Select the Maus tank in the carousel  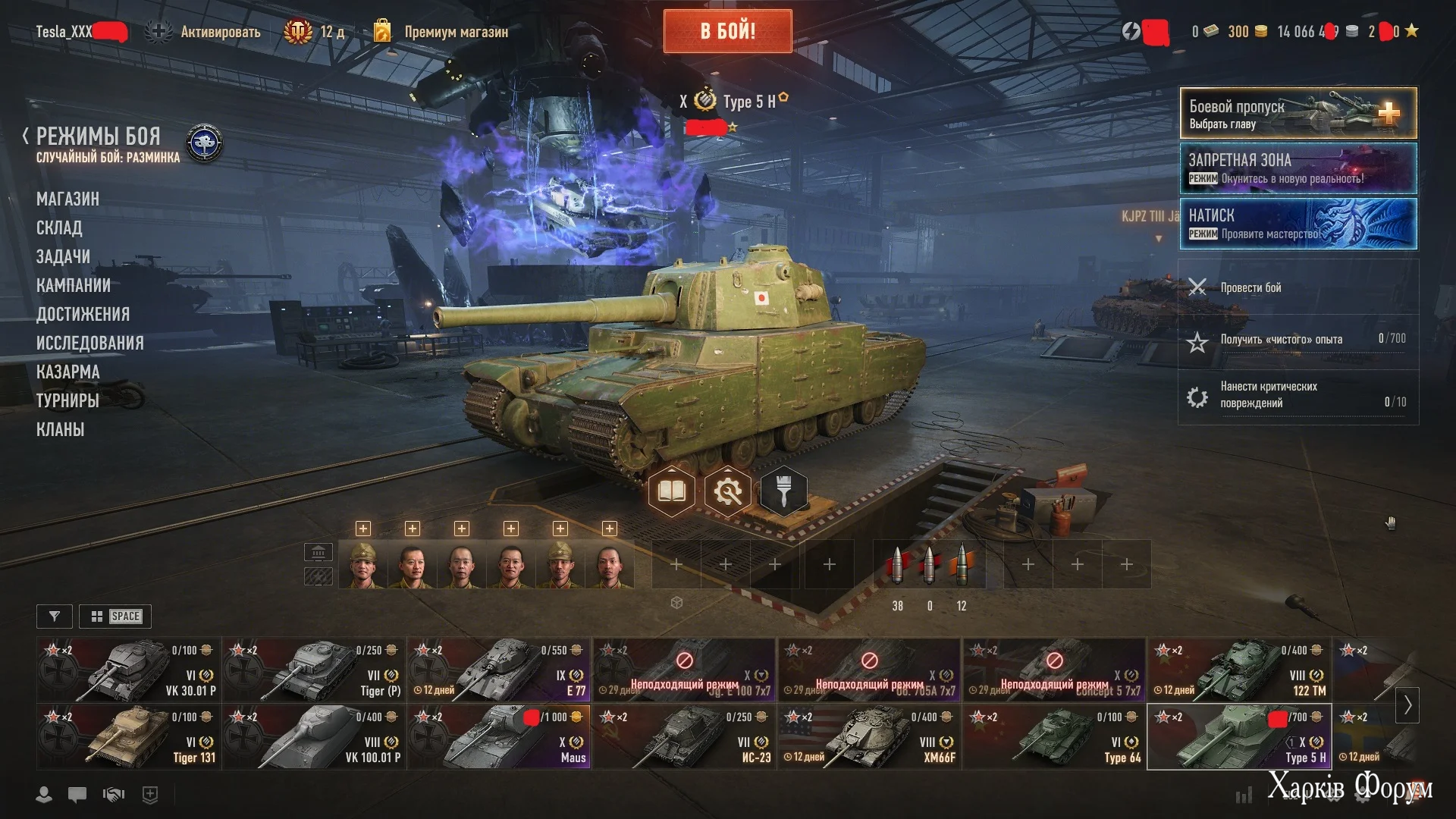click(498, 737)
